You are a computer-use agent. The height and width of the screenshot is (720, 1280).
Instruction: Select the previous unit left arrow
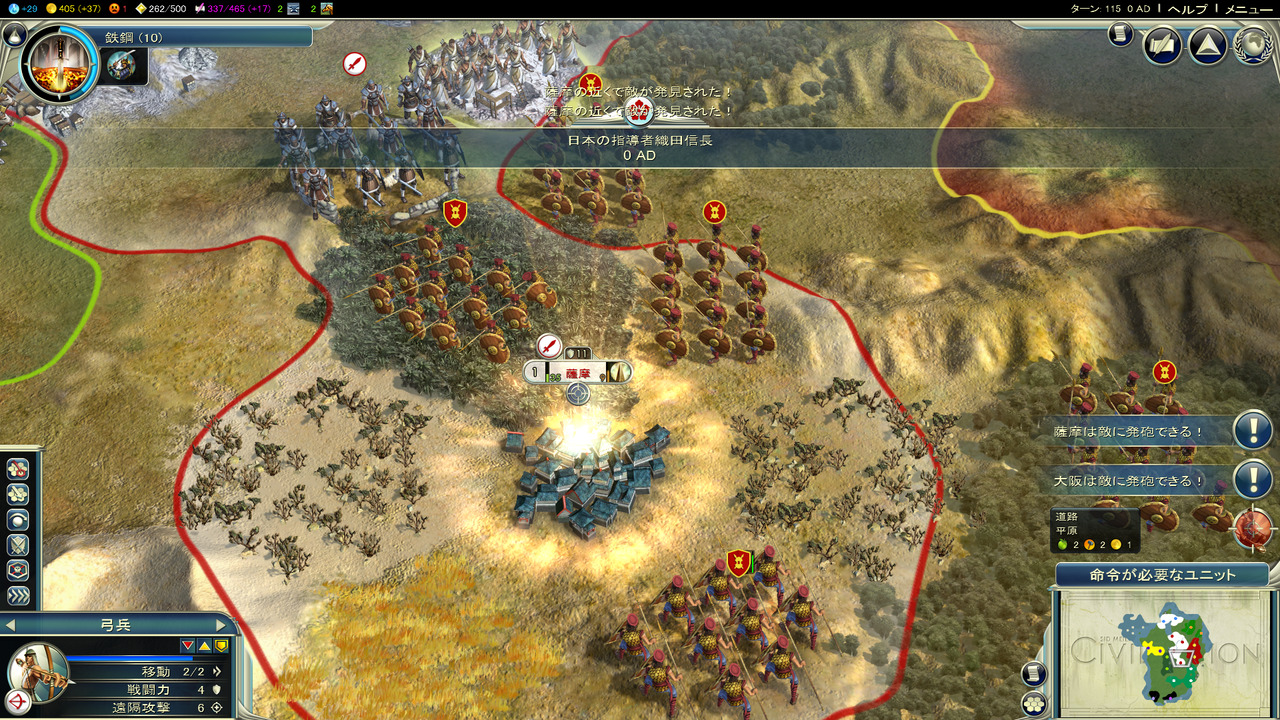tap(9, 625)
